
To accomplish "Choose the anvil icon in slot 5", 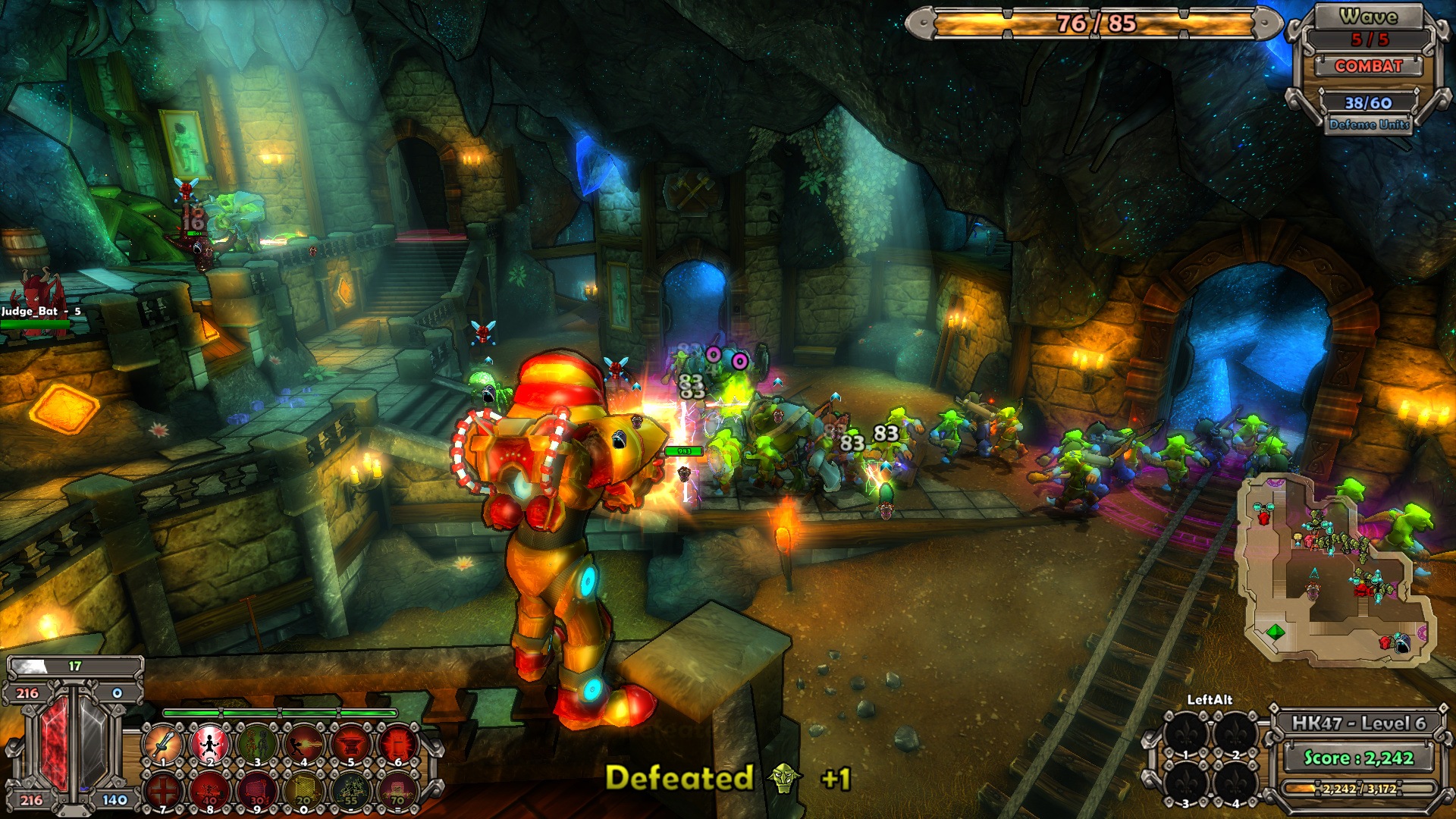I will point(351,743).
